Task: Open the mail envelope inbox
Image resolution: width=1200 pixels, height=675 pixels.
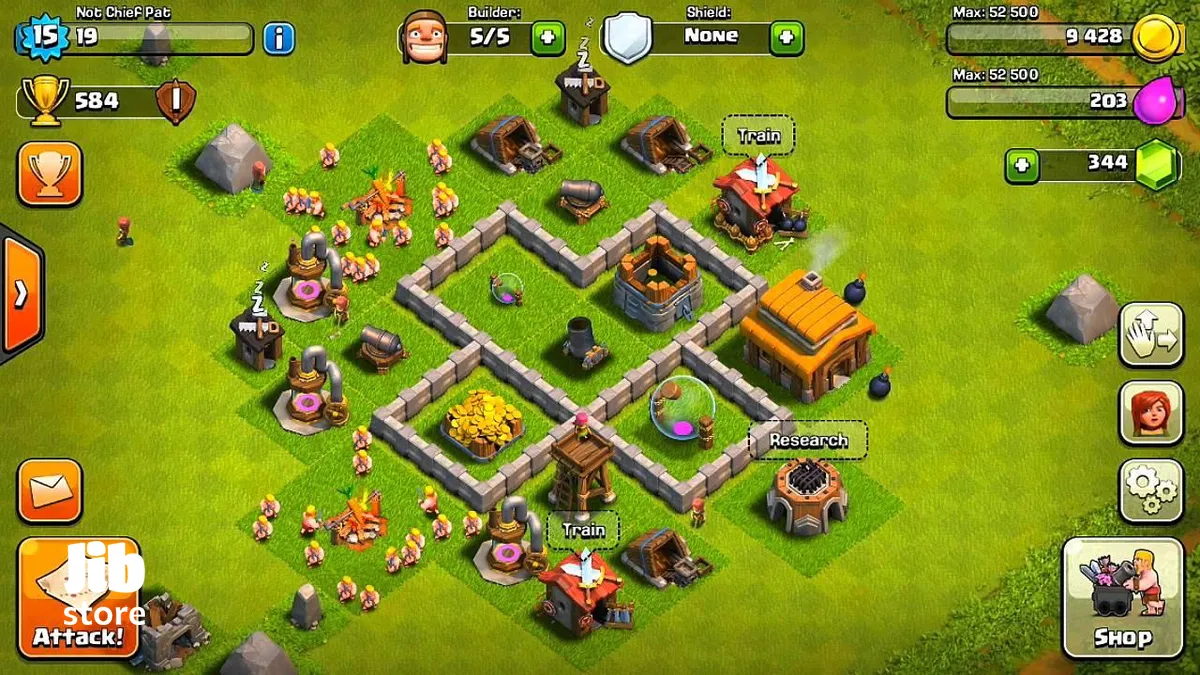Action: point(49,490)
